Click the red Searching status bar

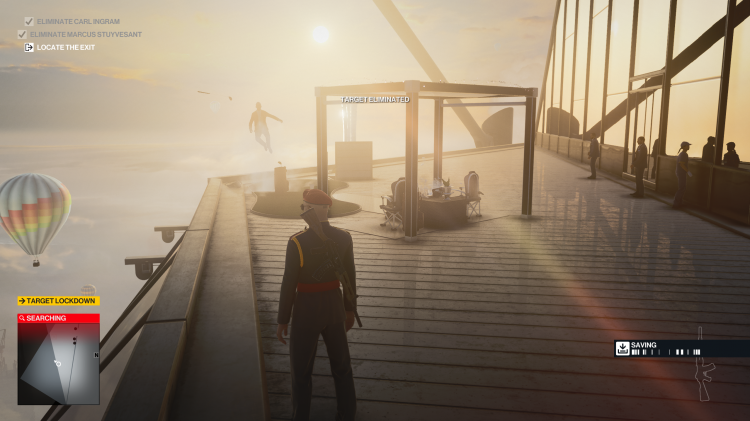58,318
